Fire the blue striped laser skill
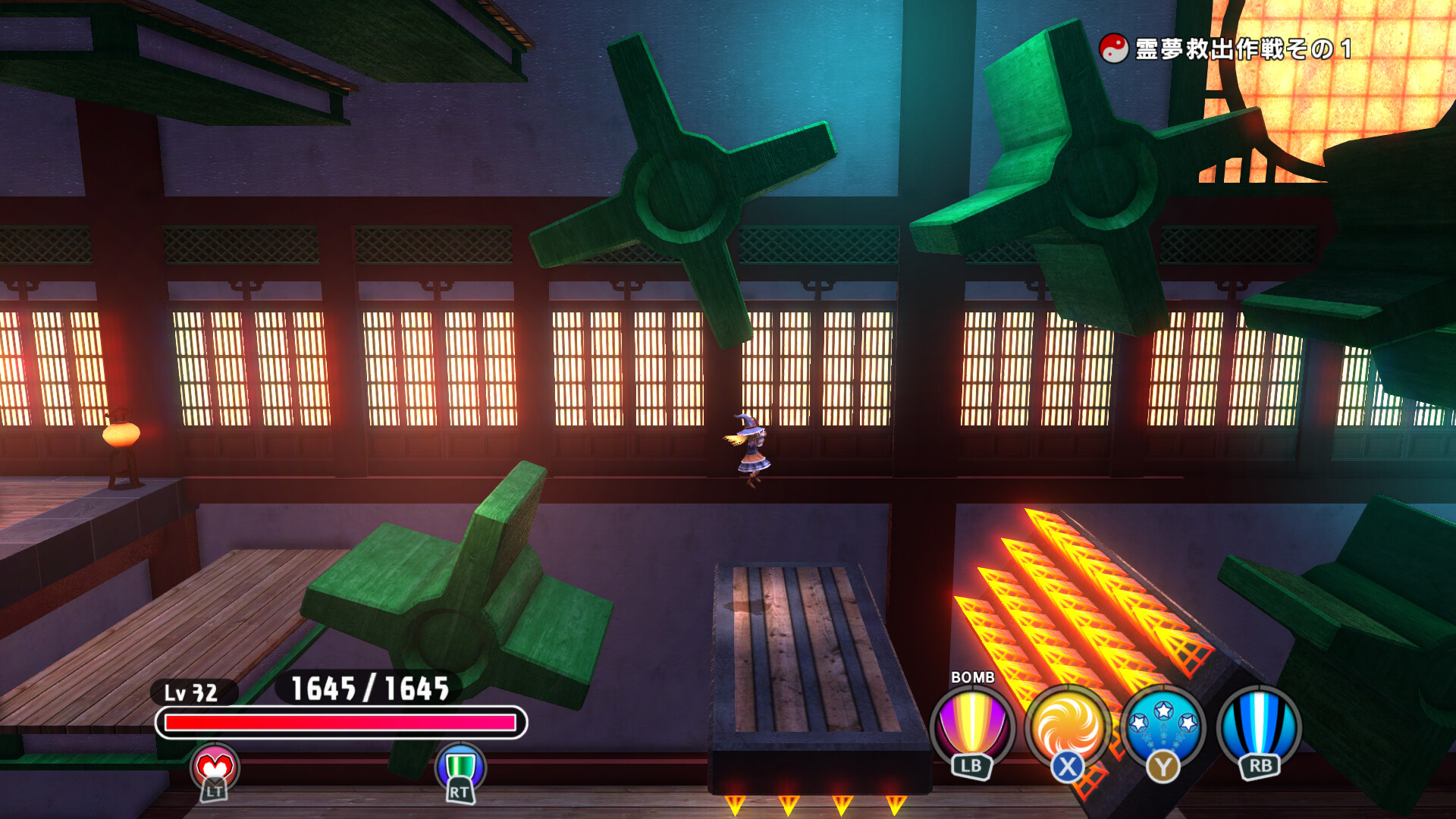 click(1259, 727)
